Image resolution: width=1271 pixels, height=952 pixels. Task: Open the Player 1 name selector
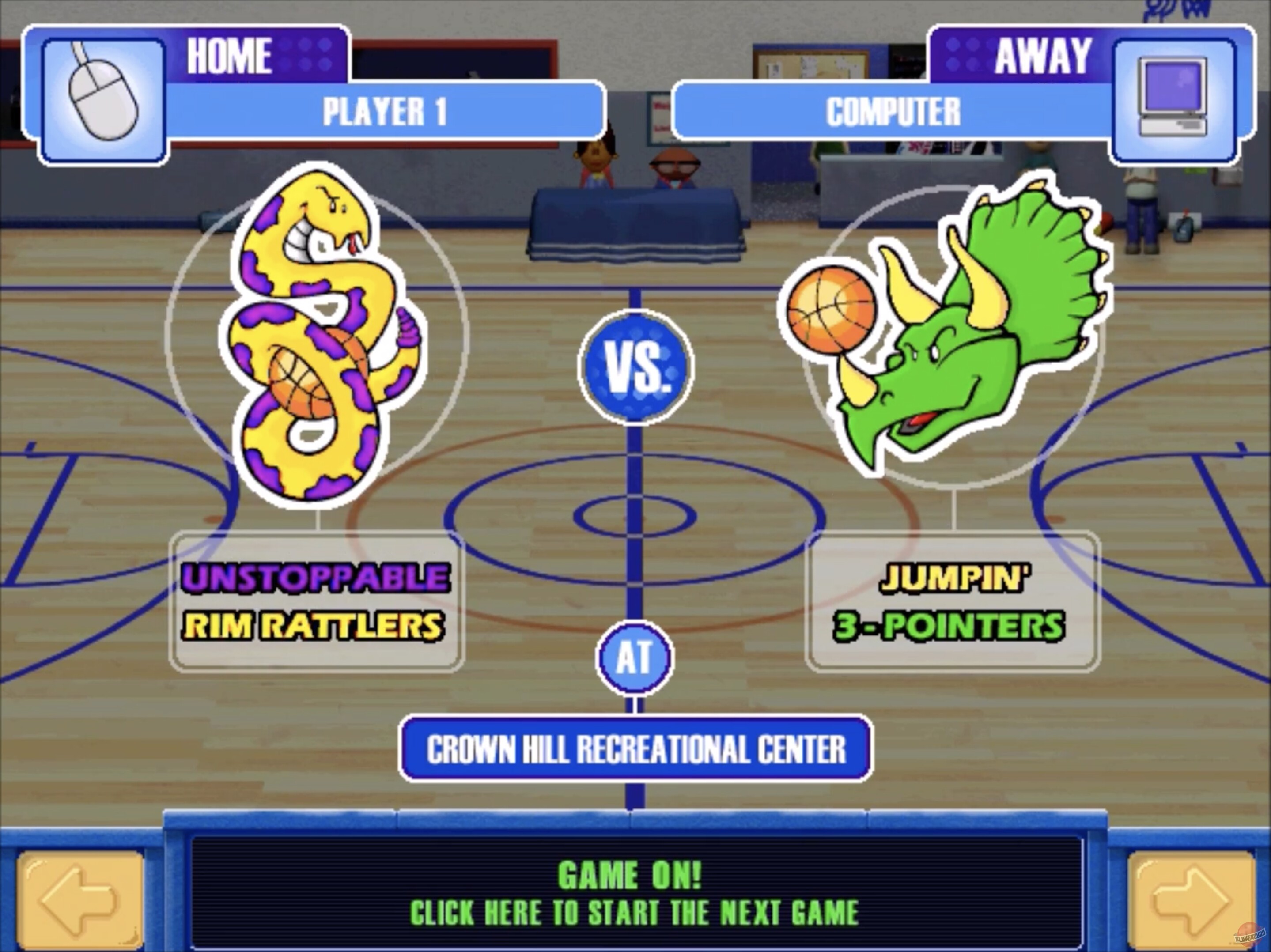pos(383,110)
